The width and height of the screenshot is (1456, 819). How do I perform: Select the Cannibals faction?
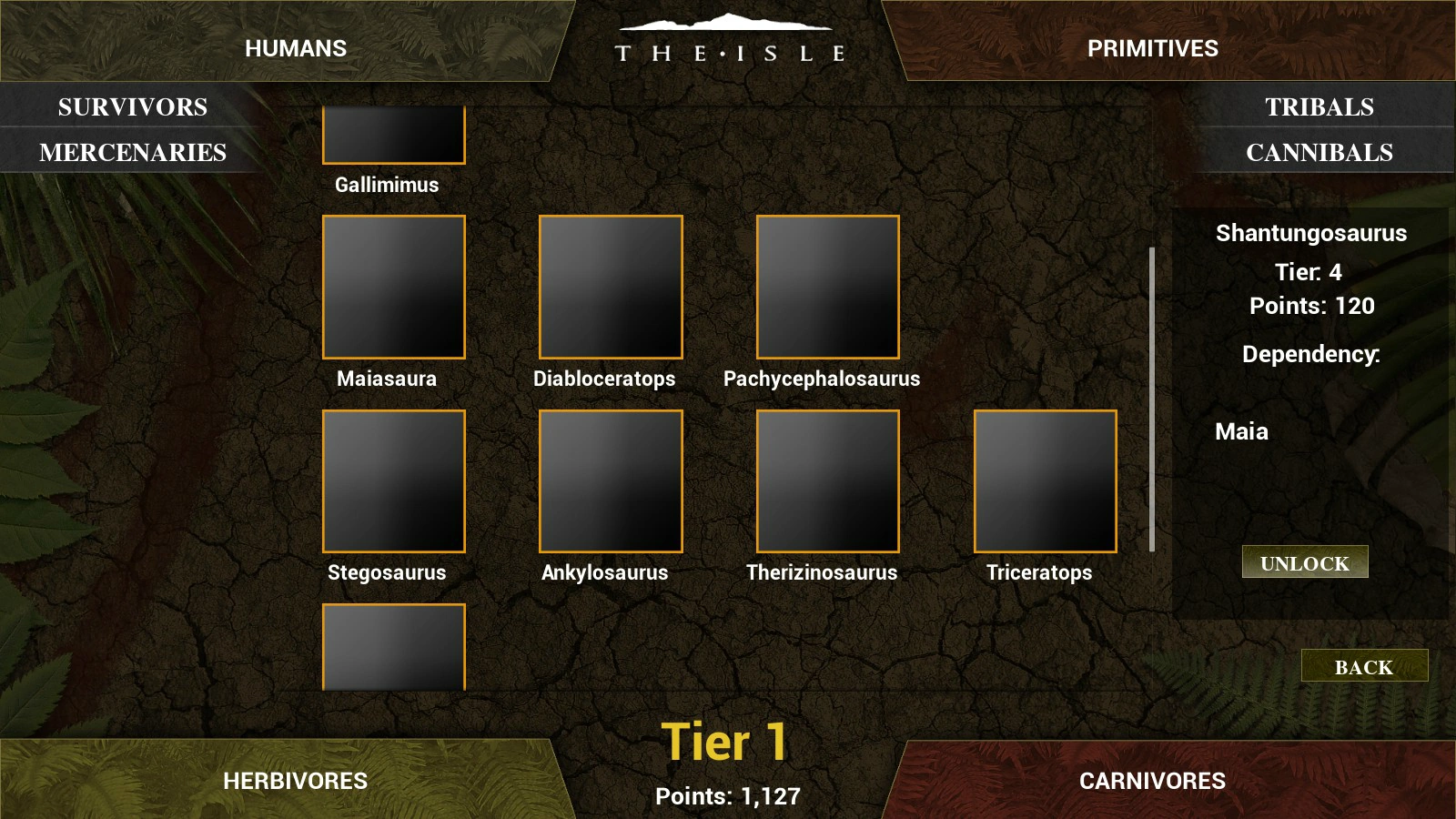[x=1319, y=152]
